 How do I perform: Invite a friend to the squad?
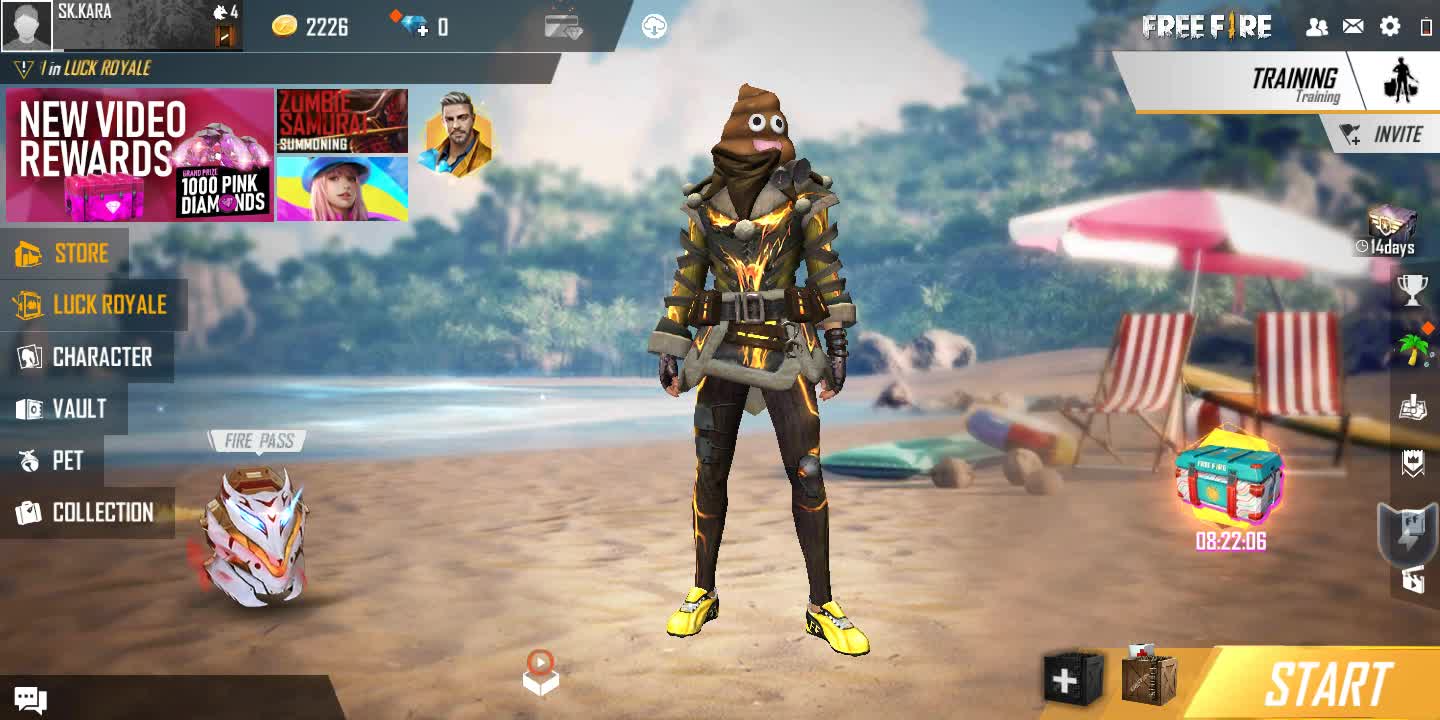(x=1383, y=135)
